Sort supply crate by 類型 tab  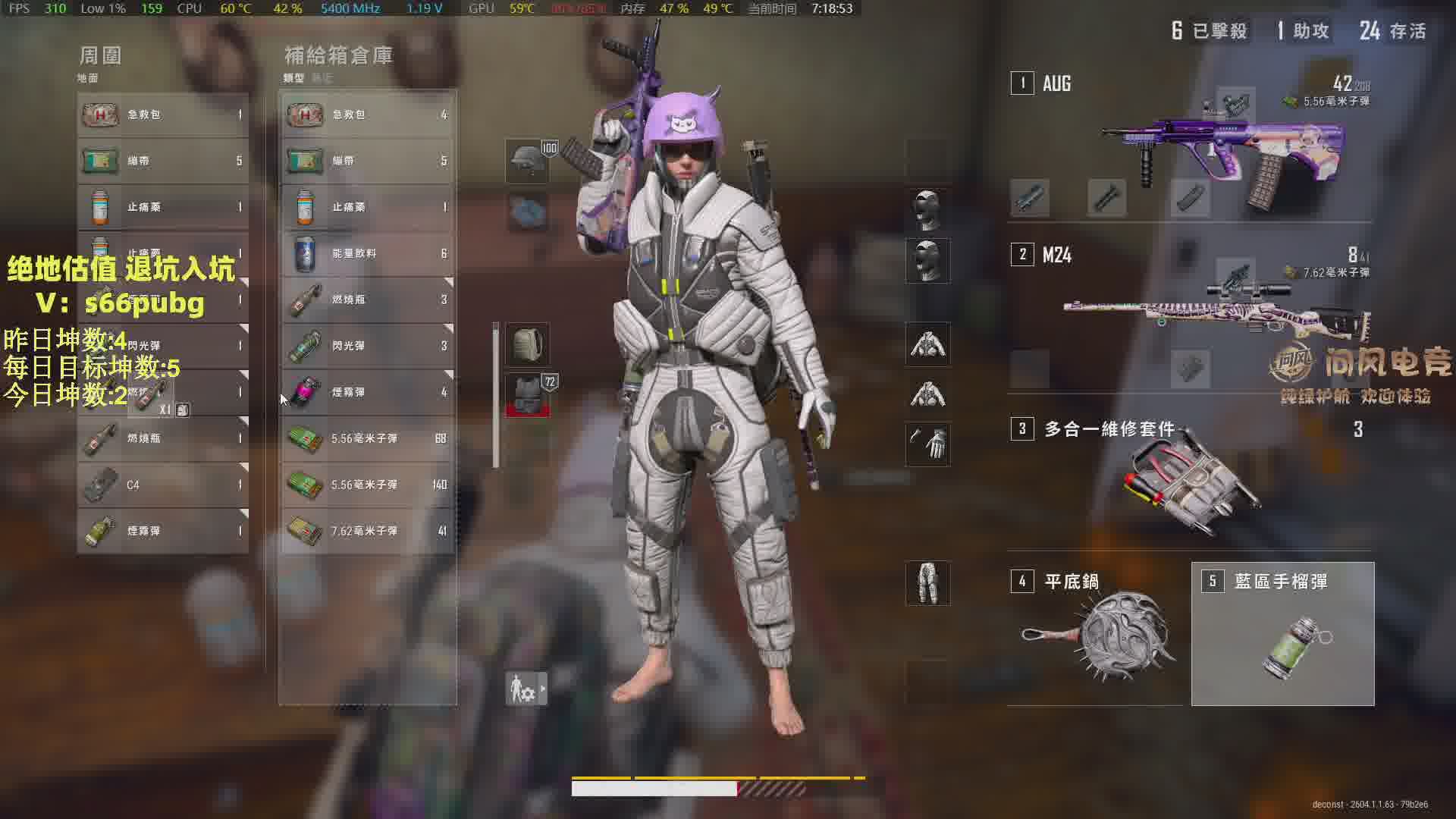(x=293, y=78)
